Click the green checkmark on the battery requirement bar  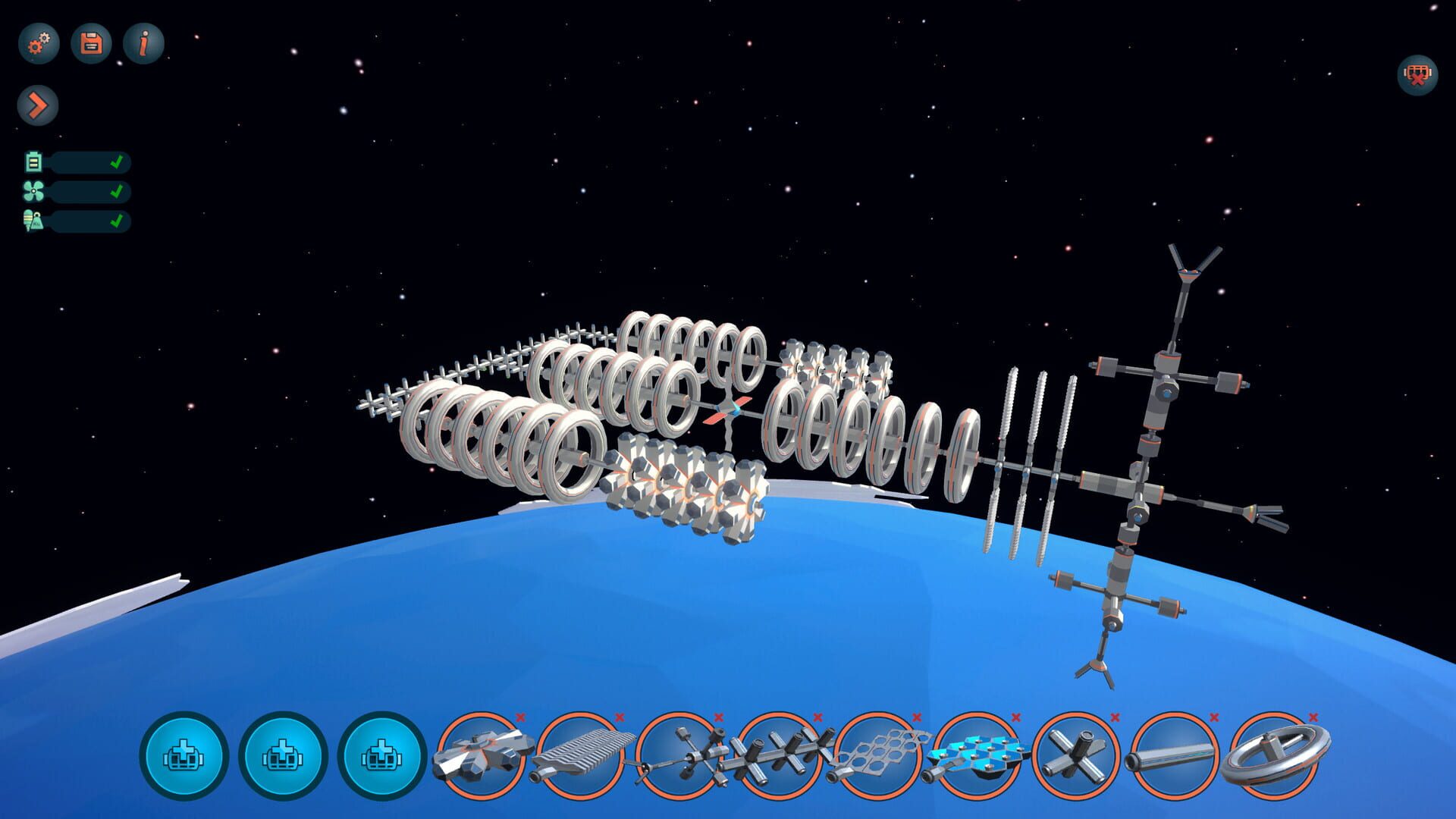point(117,162)
